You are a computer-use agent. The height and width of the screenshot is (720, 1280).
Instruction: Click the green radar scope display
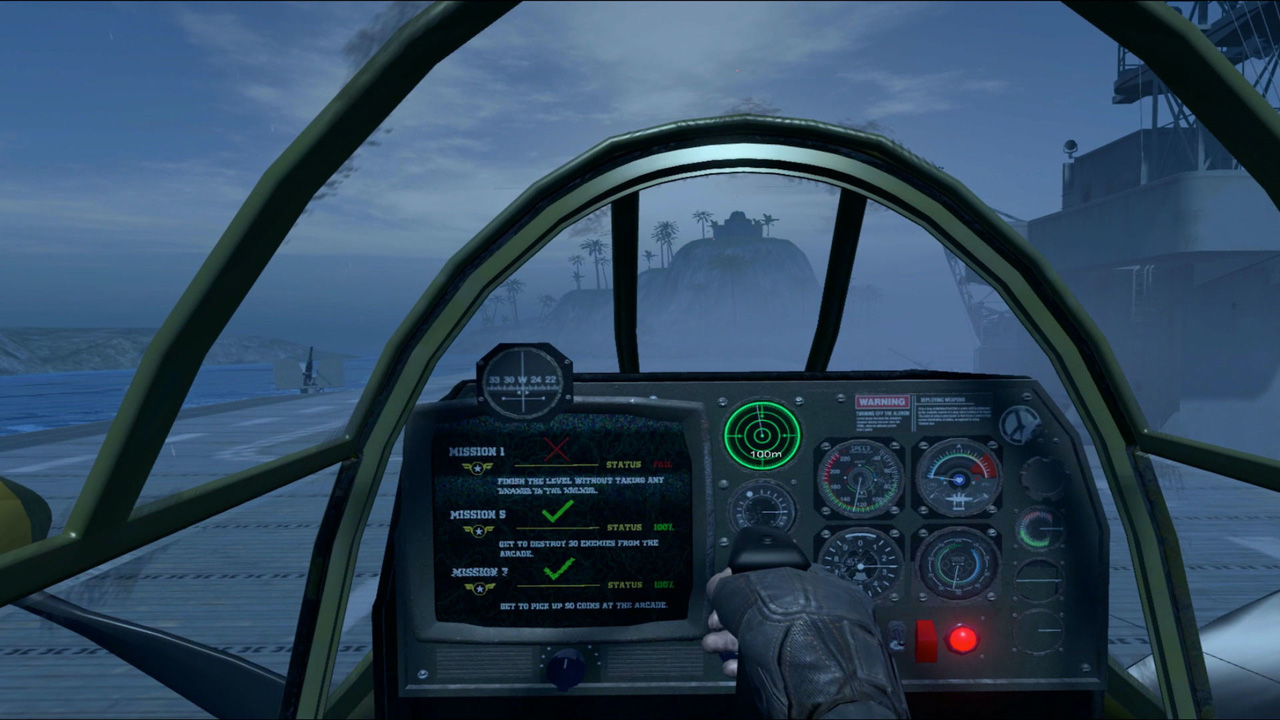[764, 434]
